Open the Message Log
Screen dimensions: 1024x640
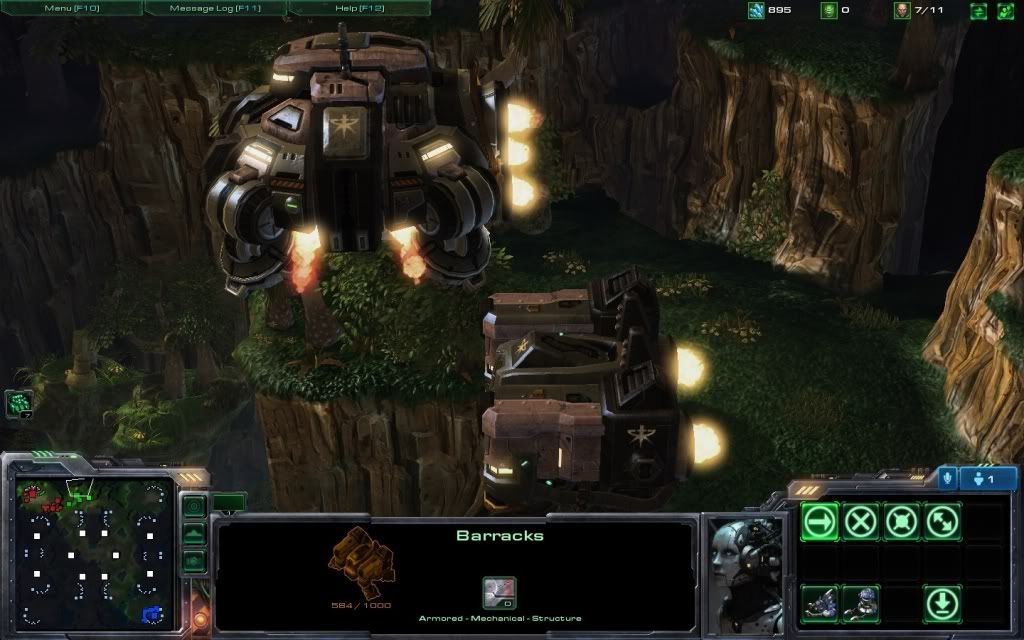(x=215, y=8)
